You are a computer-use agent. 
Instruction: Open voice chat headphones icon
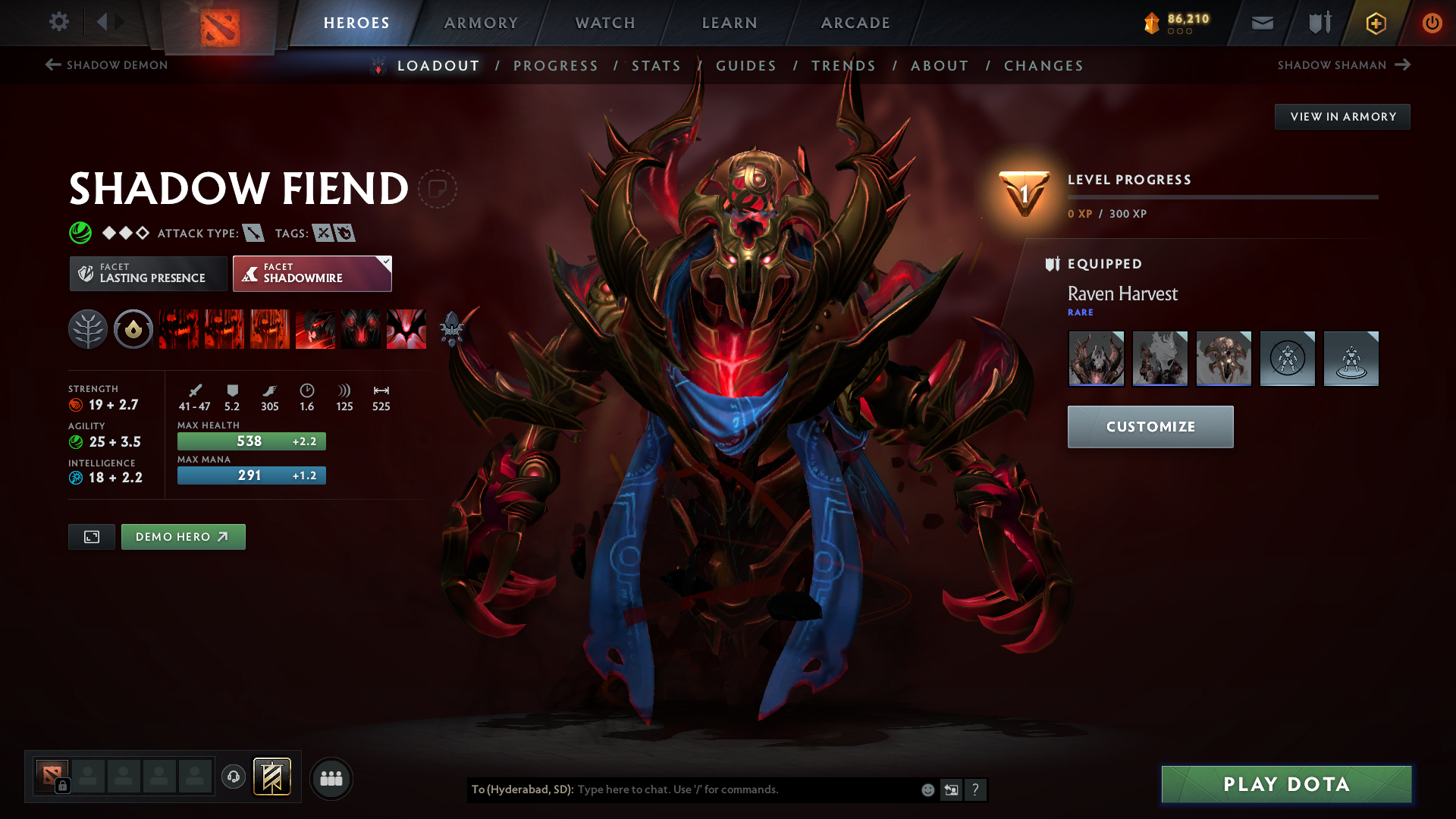pyautogui.click(x=234, y=777)
